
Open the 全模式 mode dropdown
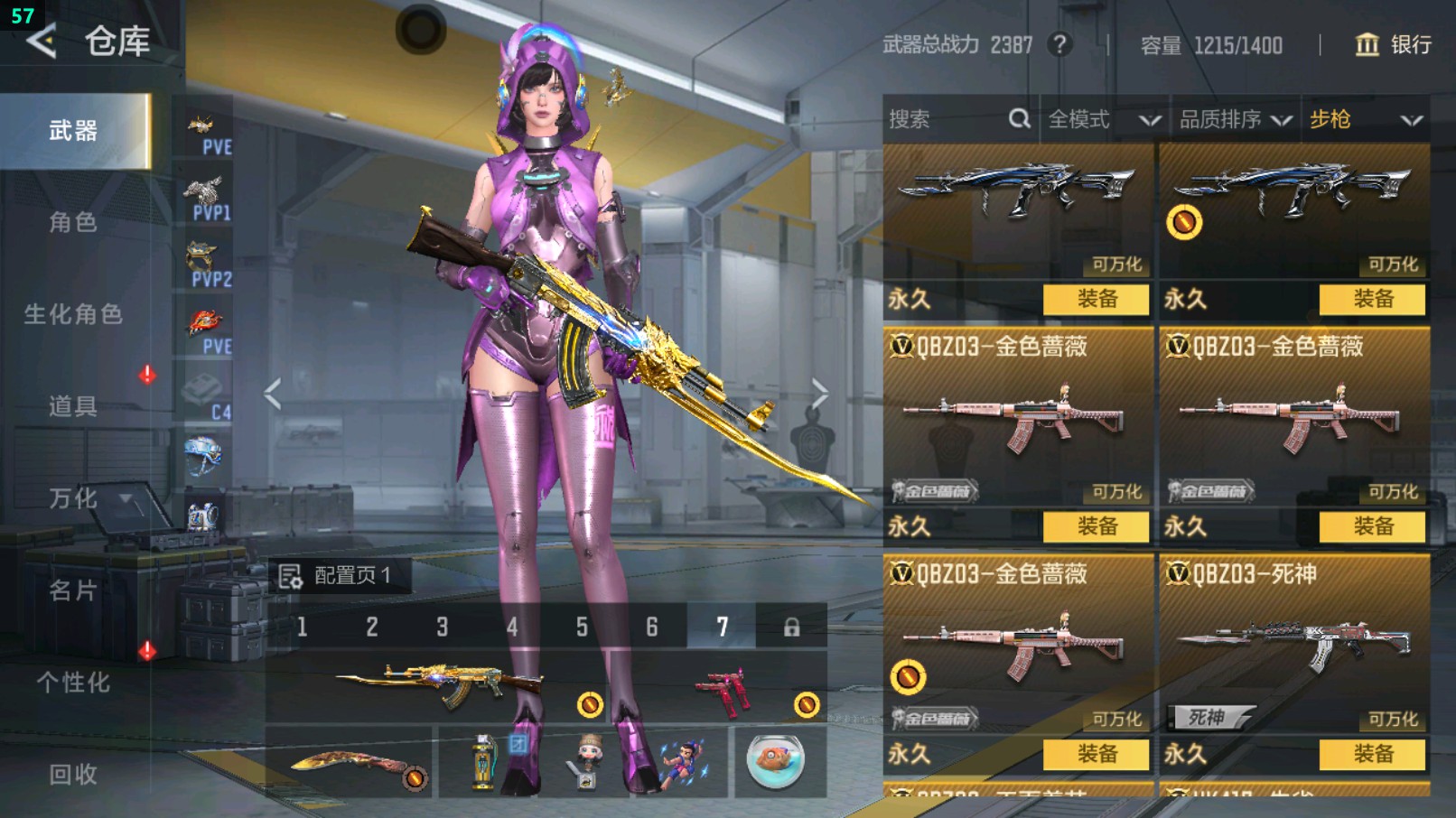click(x=1103, y=119)
